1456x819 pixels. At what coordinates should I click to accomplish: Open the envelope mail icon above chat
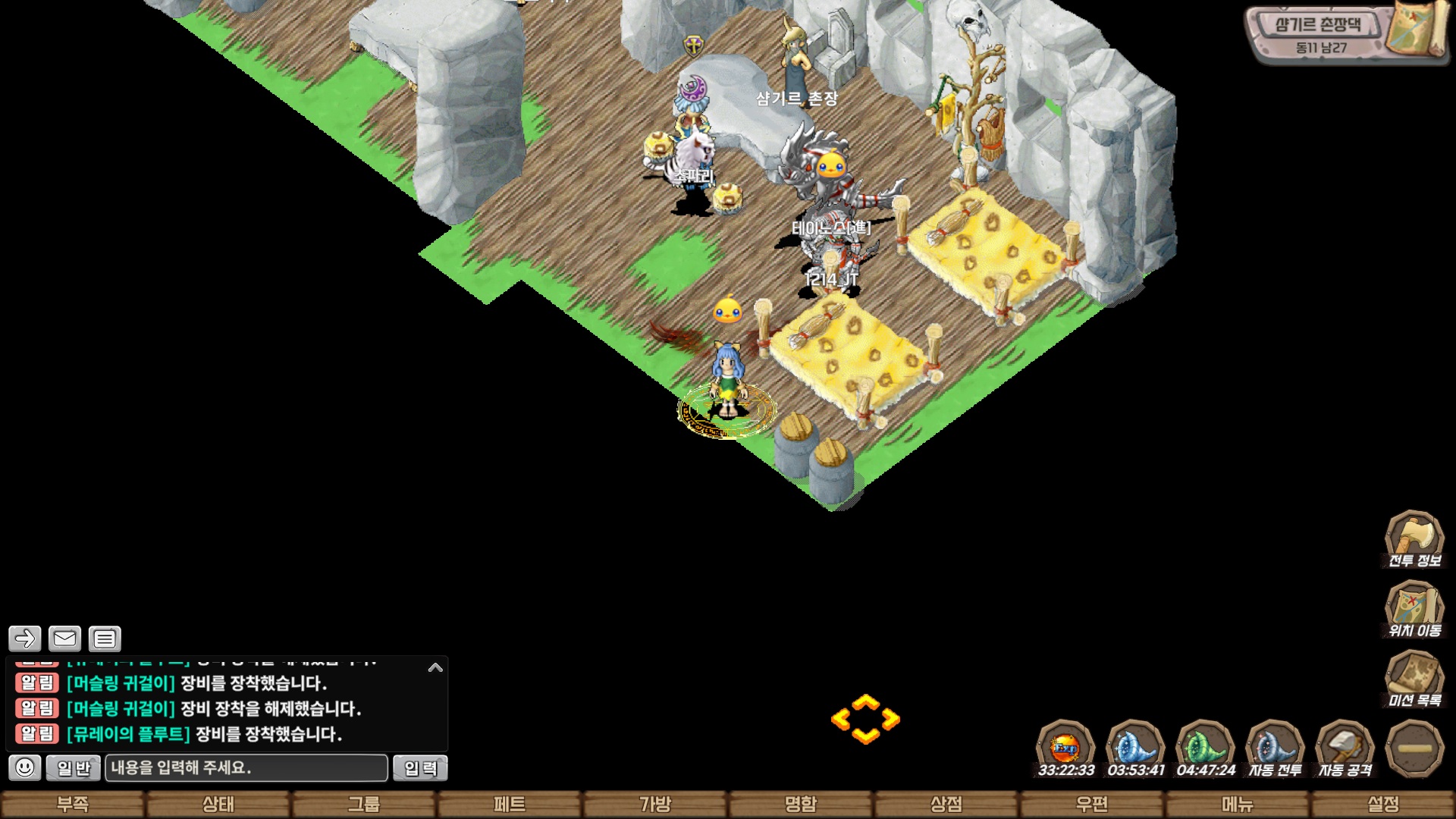[x=64, y=639]
